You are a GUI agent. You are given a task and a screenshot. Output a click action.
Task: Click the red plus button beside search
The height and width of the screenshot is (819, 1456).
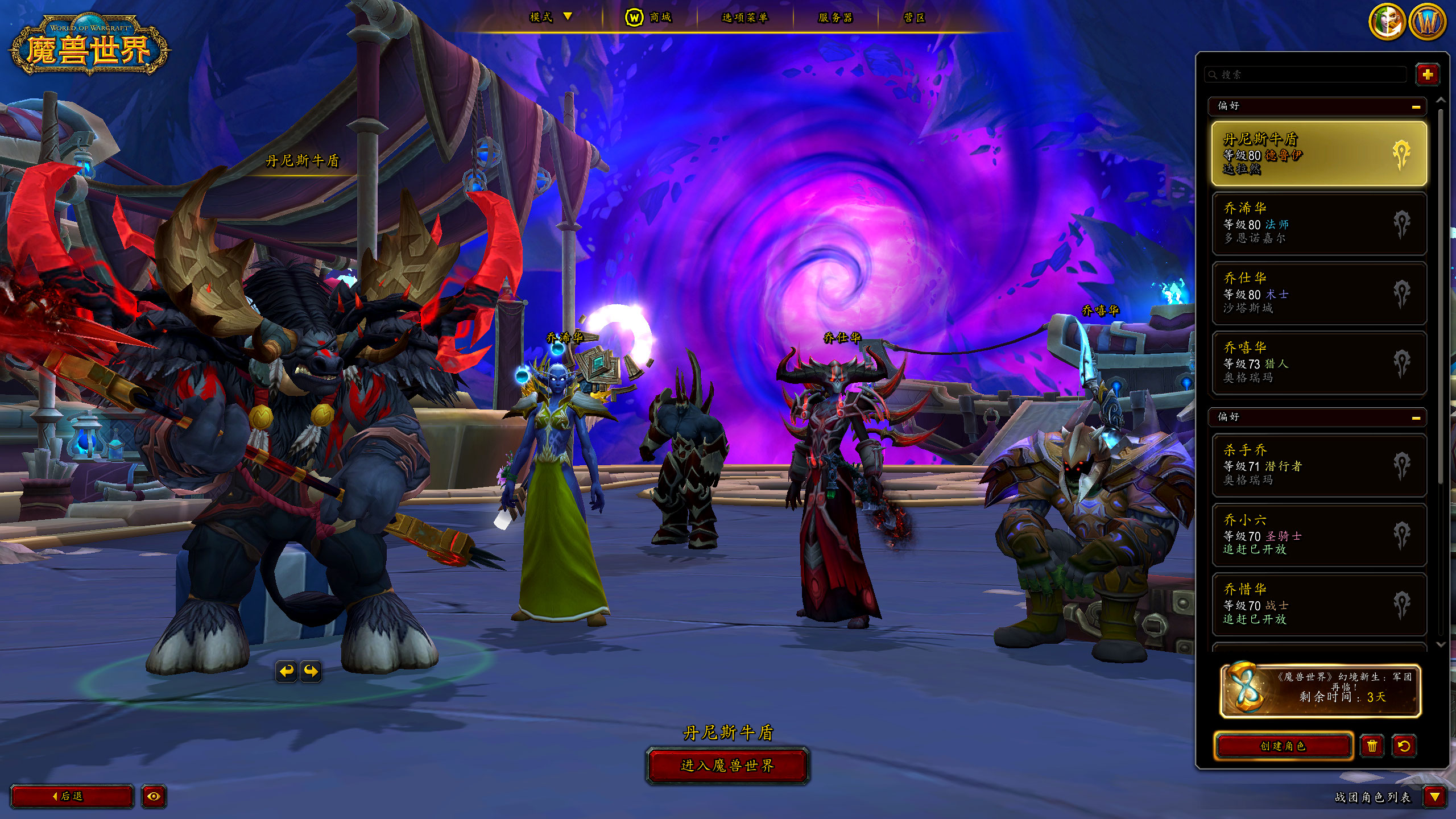[x=1427, y=75]
